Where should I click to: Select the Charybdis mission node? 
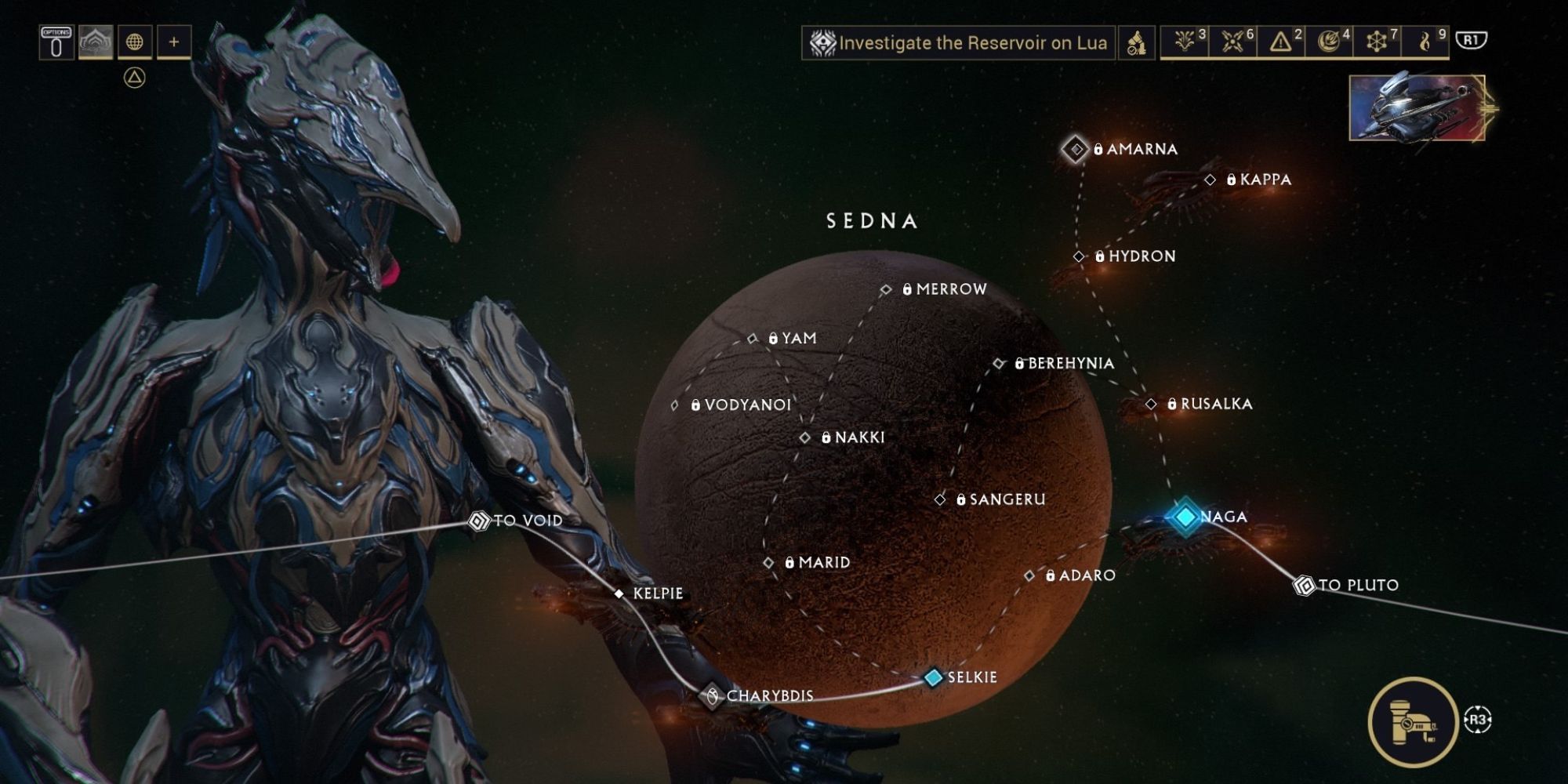coord(712,695)
